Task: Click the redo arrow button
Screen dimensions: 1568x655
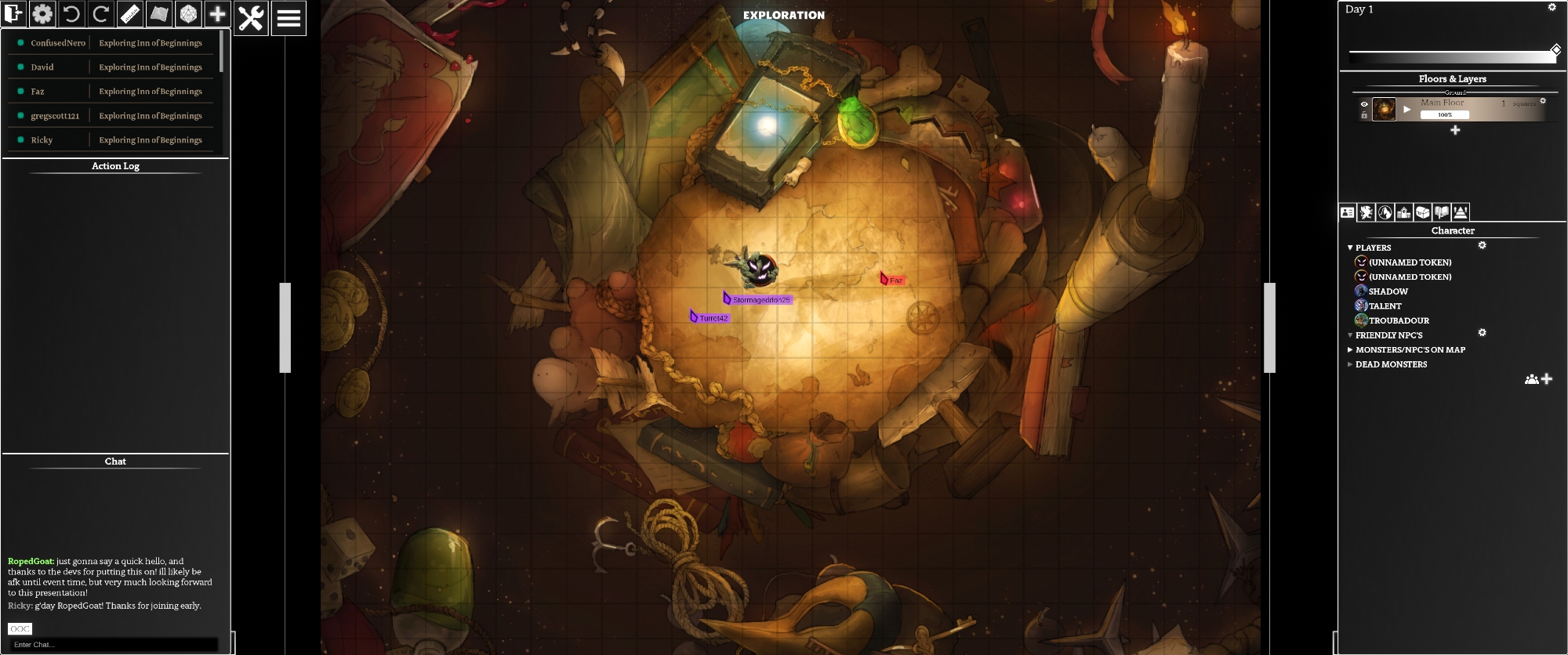Action: pos(100,14)
